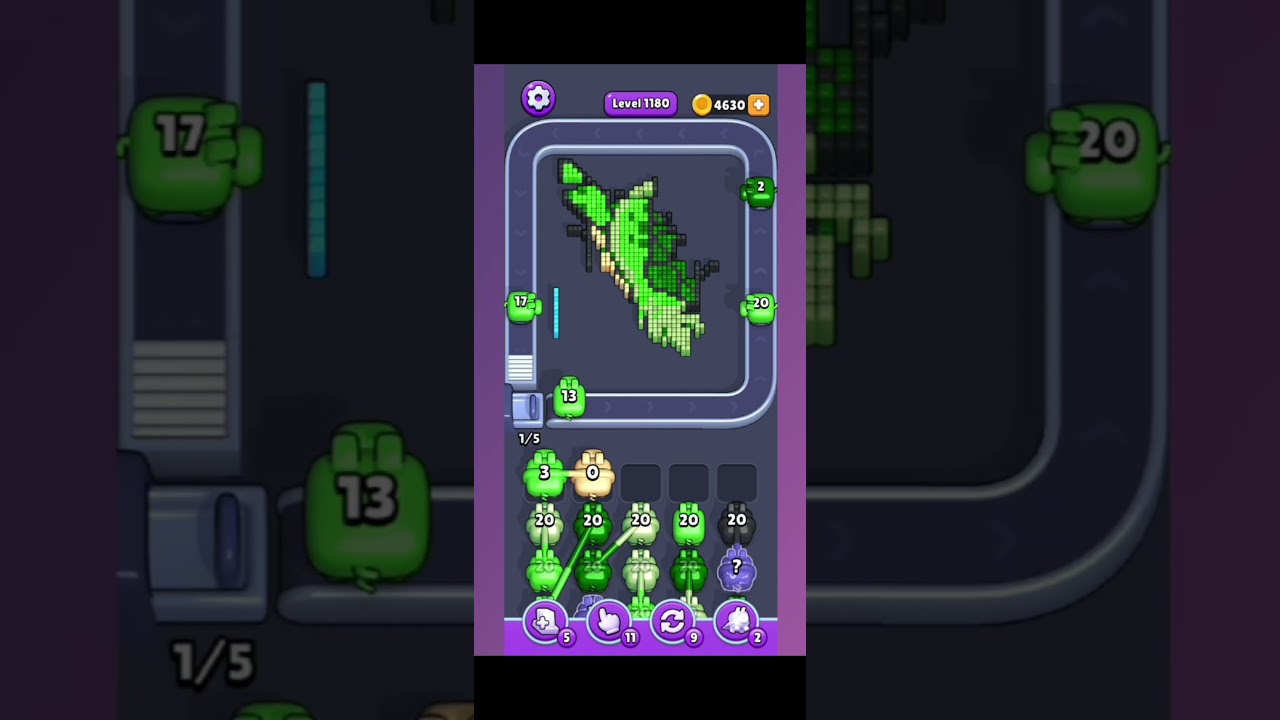Image resolution: width=1280 pixels, height=720 pixels.
Task: Activate the hand tap booster
Action: pyautogui.click(x=609, y=622)
